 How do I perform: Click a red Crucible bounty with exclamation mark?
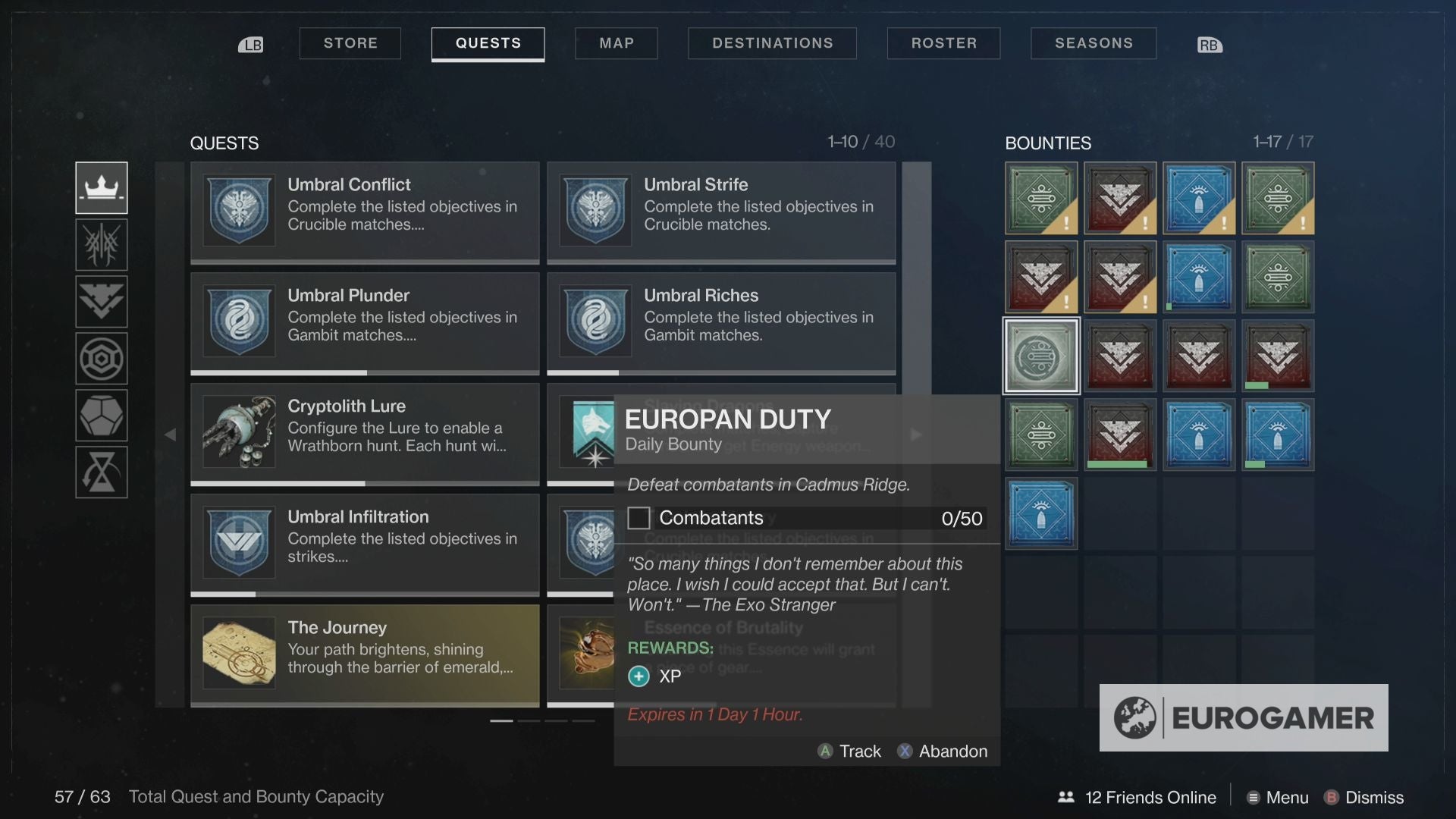pos(1120,198)
